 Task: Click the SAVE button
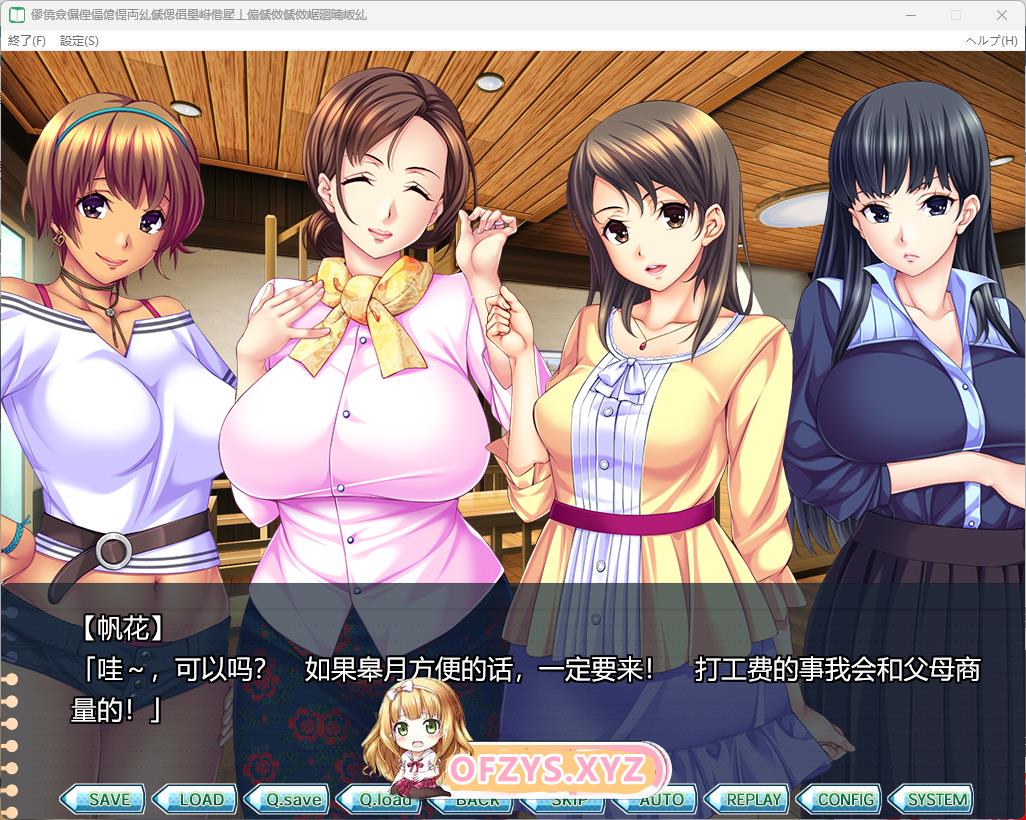(107, 799)
